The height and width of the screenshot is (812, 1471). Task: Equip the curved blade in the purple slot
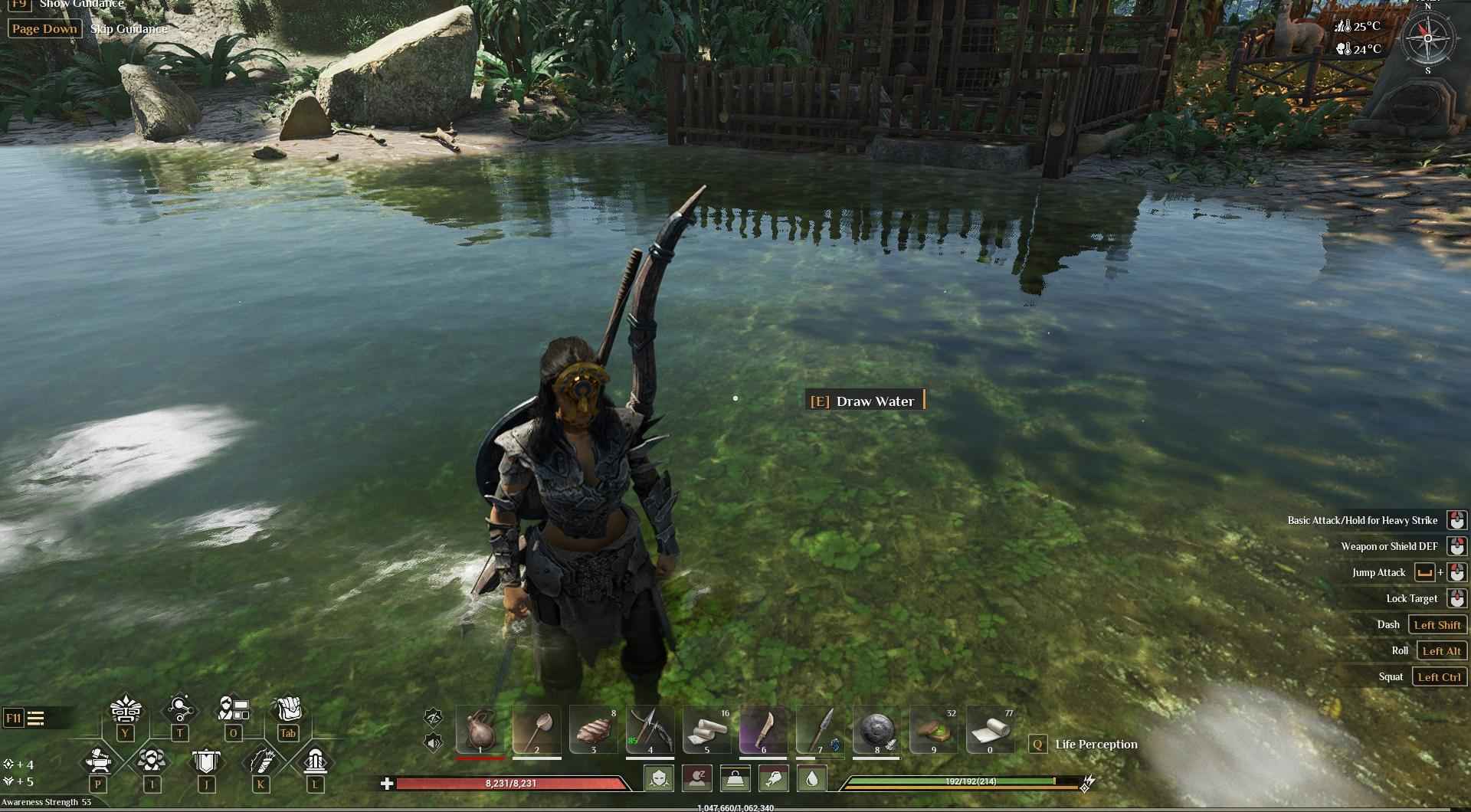(763, 729)
